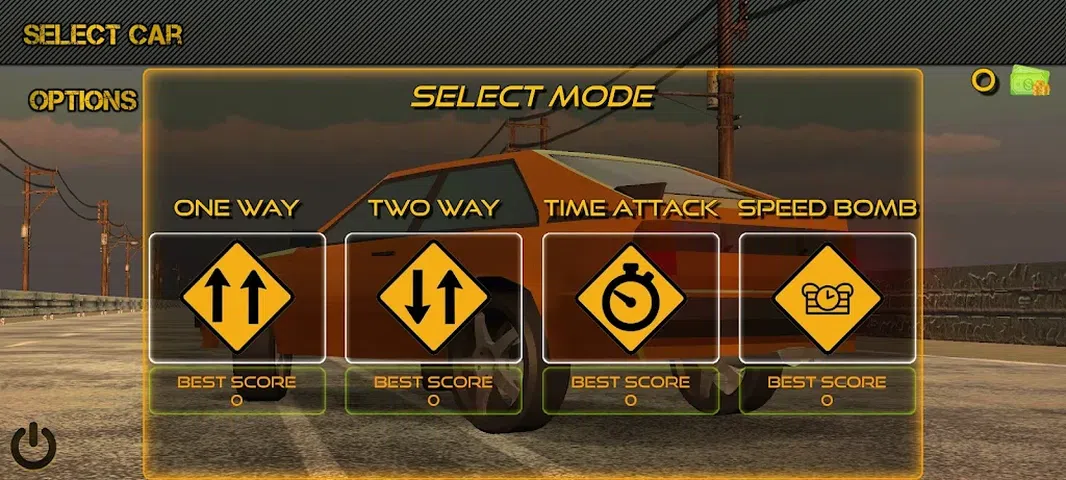Viewport: 1066px width, 480px height.
Task: Open the Options menu
Action: 83,101
